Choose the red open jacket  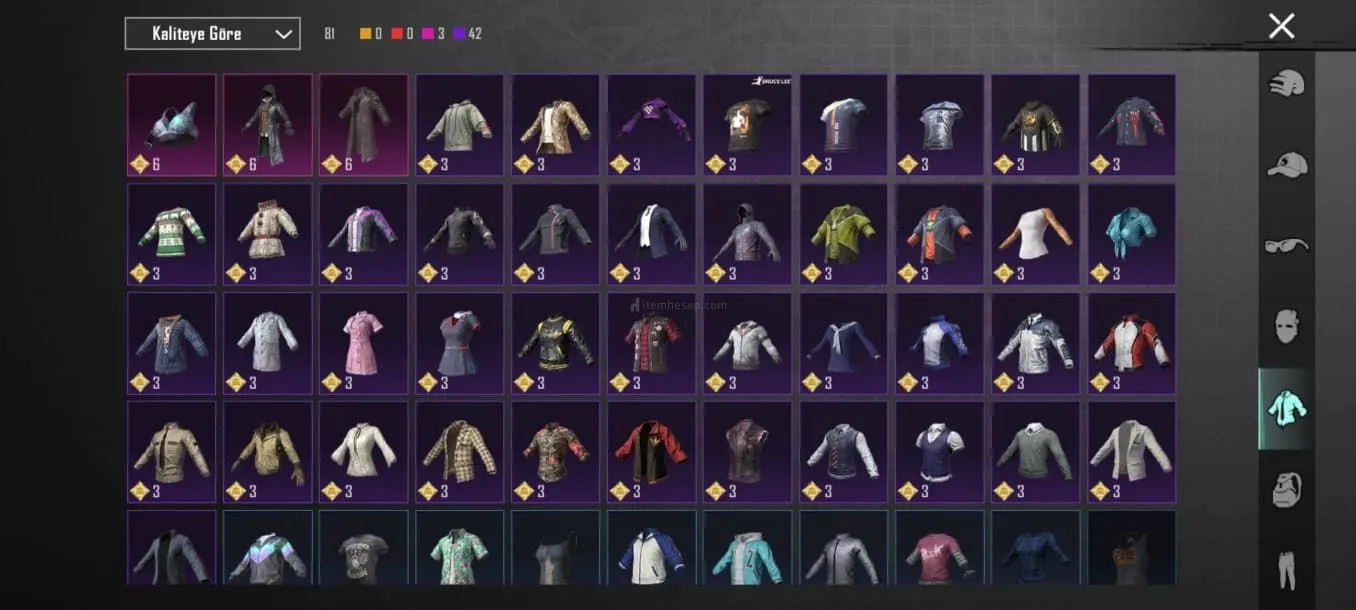[x=651, y=452]
